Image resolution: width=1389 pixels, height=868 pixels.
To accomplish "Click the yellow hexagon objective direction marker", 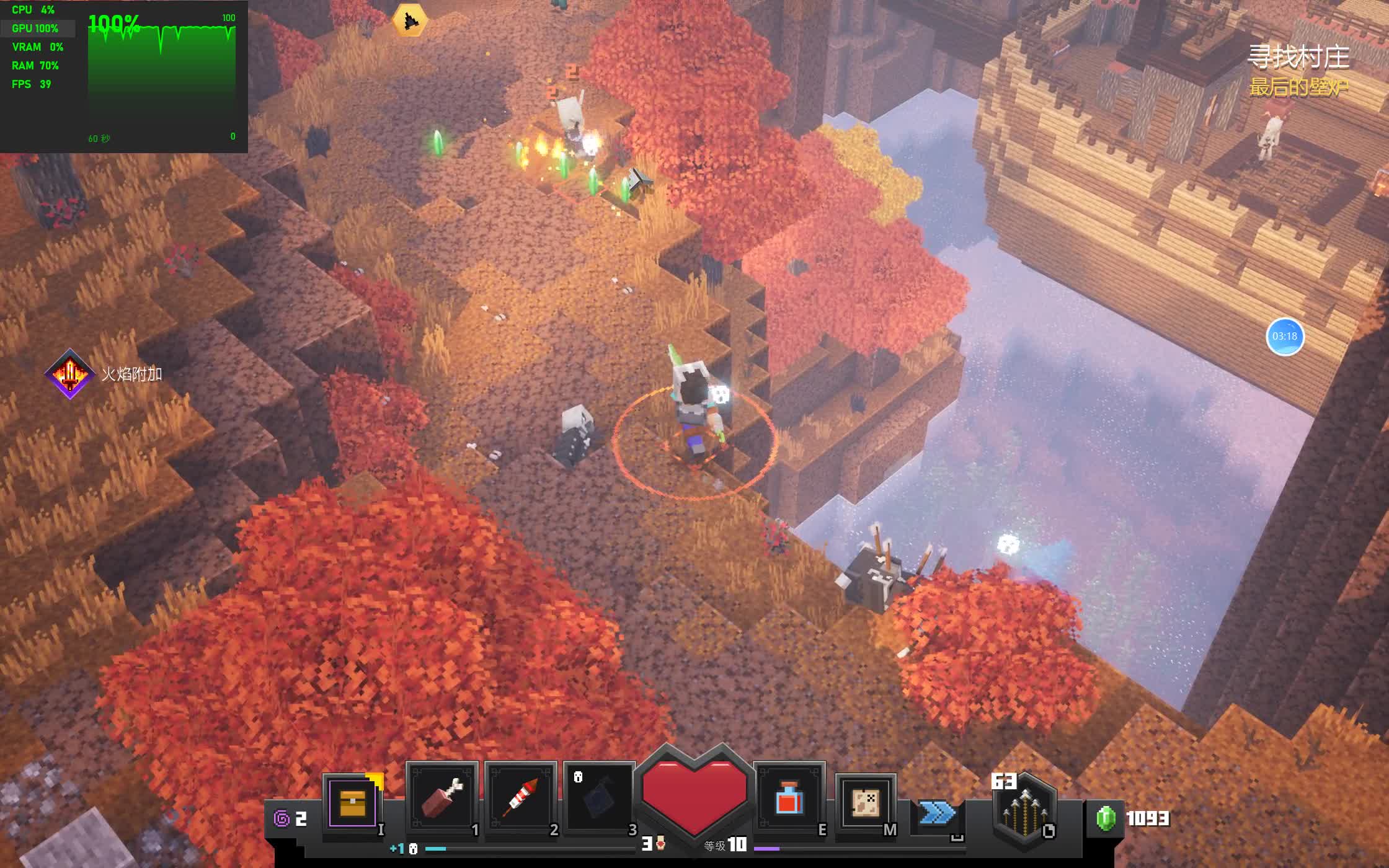I will pyautogui.click(x=409, y=21).
